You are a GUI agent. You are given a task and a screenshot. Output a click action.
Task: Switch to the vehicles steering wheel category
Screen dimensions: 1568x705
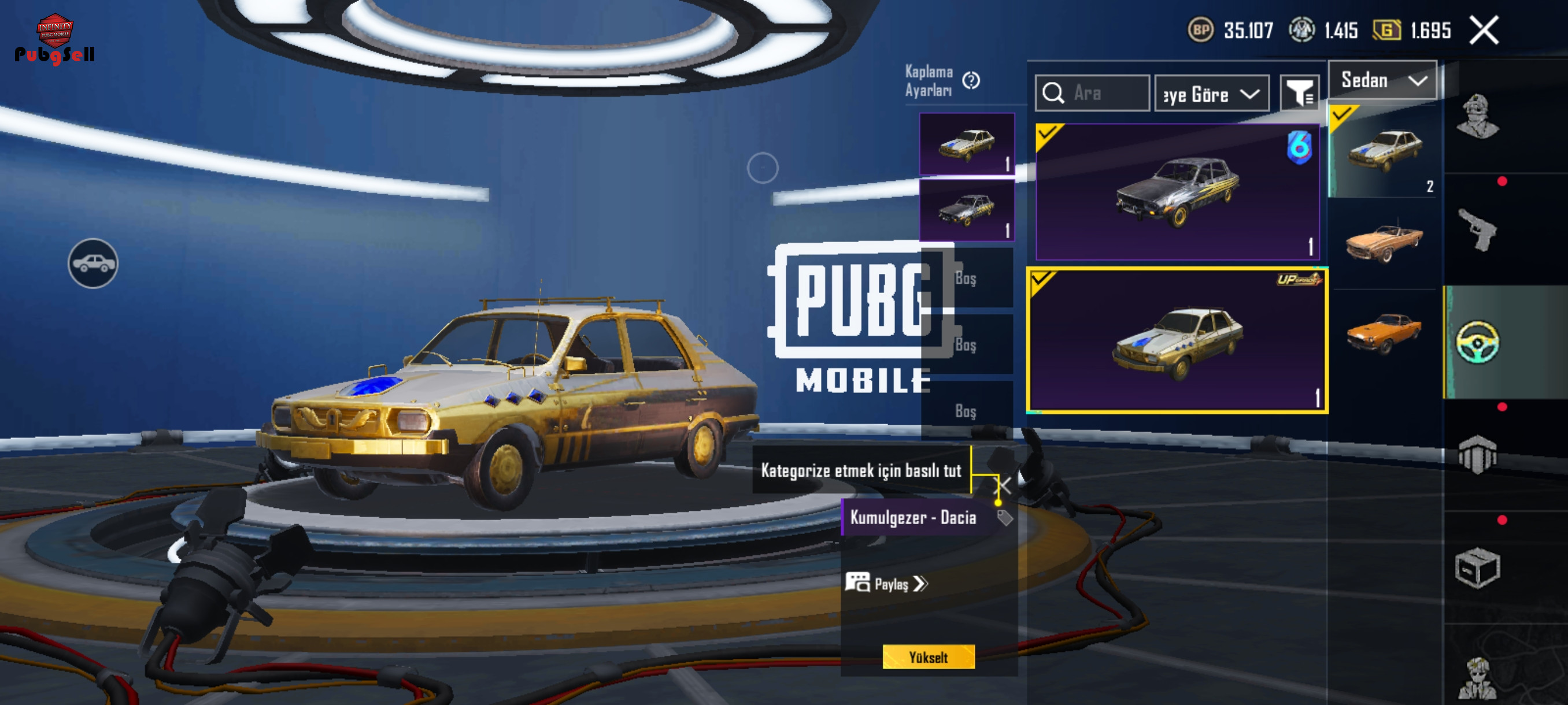(1477, 343)
